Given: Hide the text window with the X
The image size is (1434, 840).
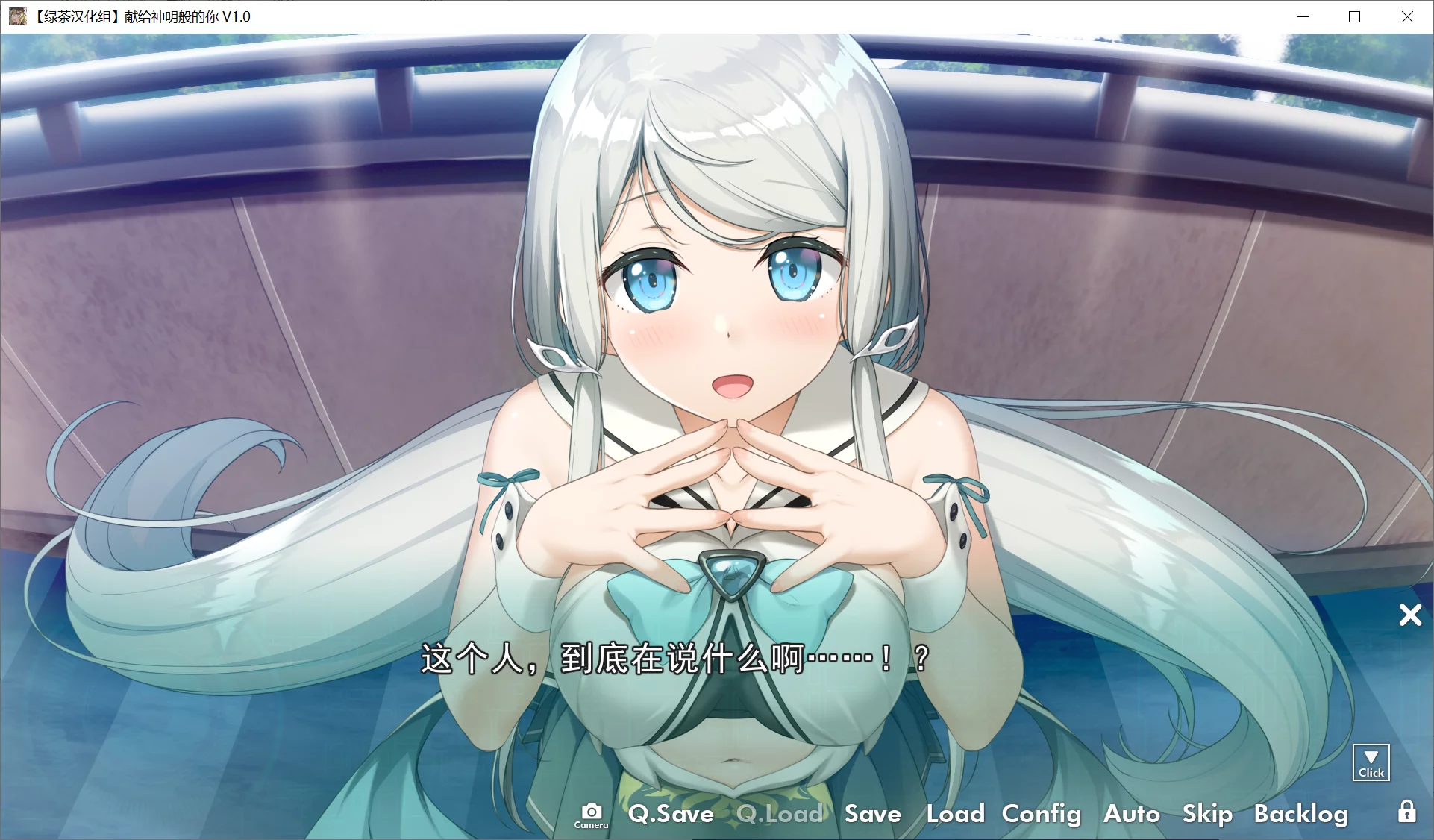Looking at the screenshot, I should coord(1409,615).
